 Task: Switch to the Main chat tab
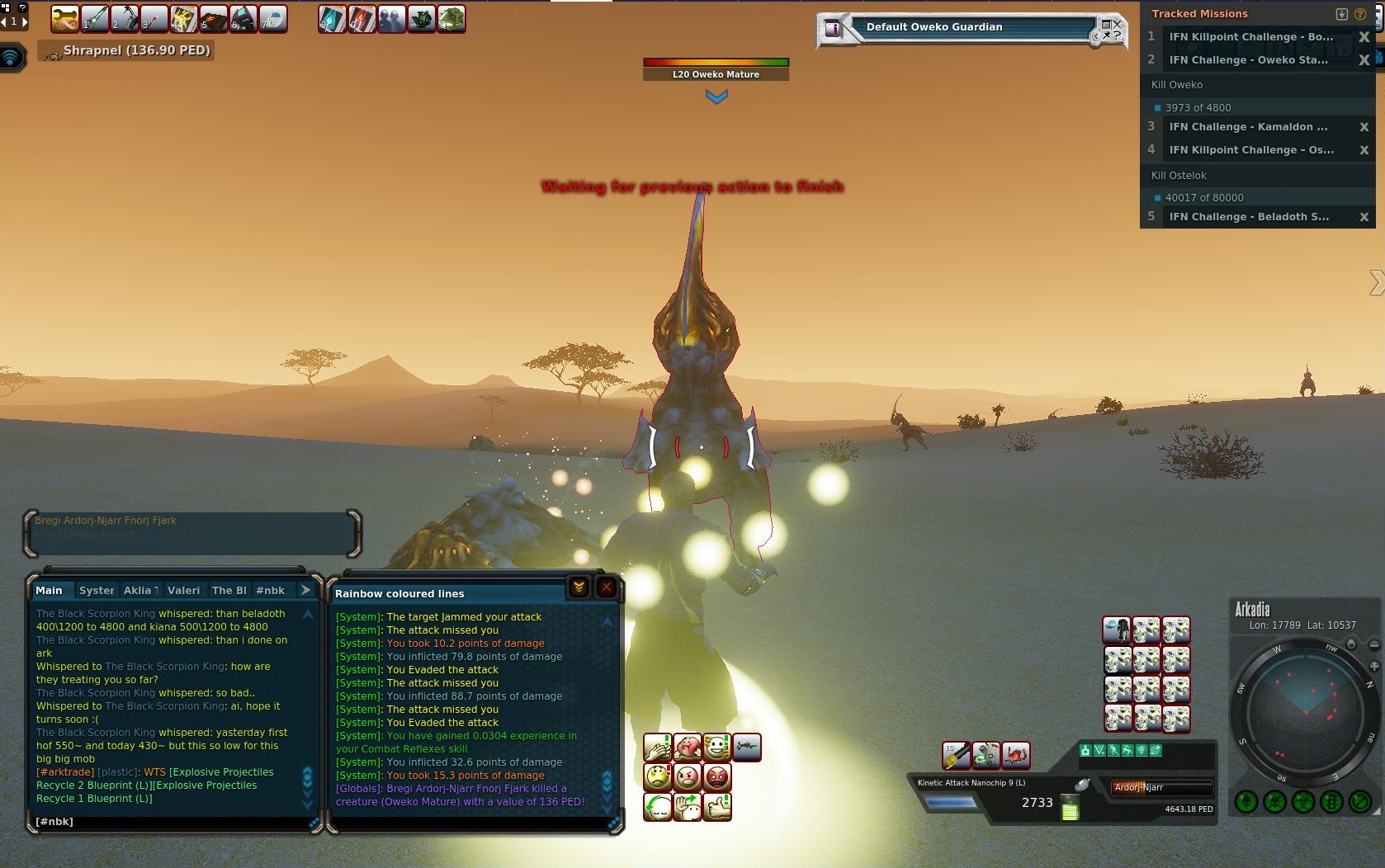(x=49, y=590)
